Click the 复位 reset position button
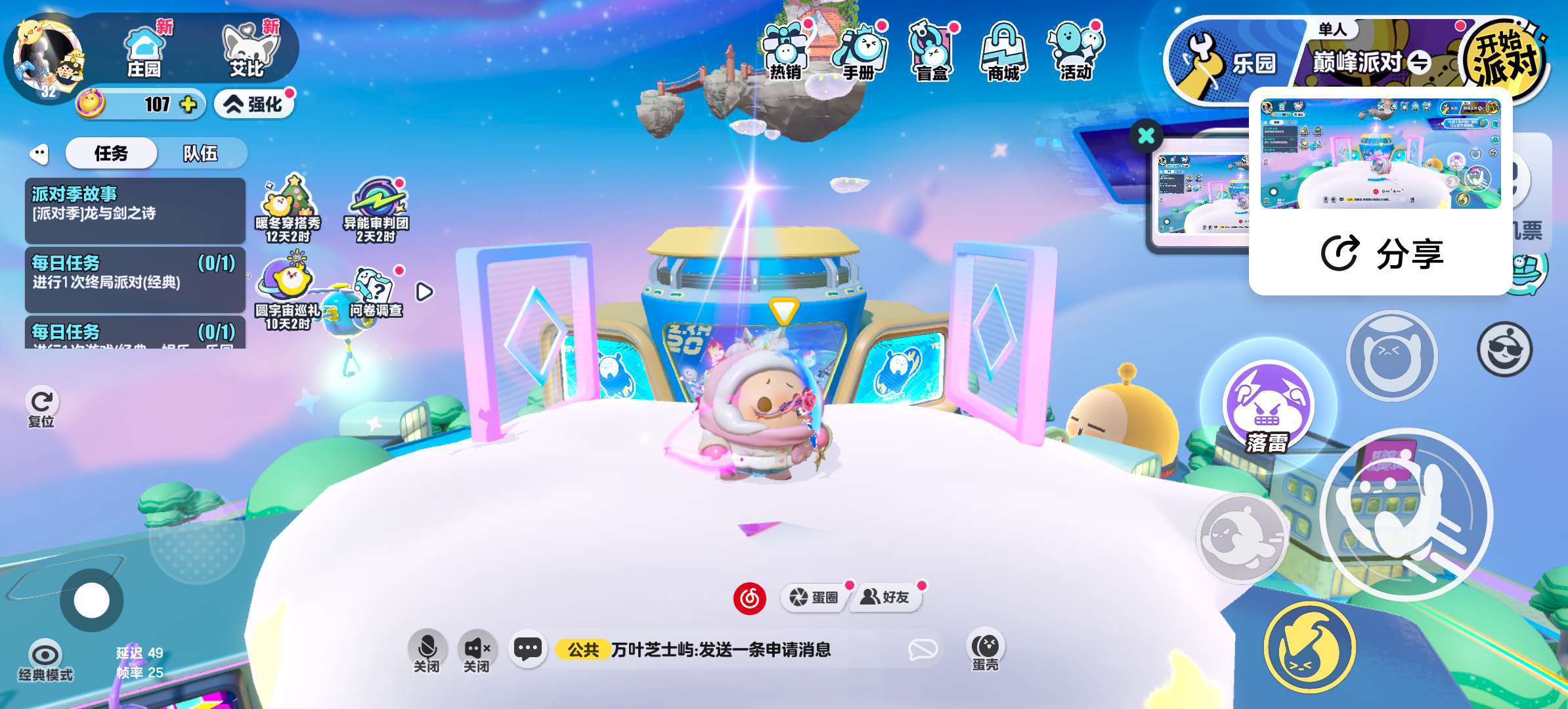This screenshot has height=709, width=1568. coord(42,407)
